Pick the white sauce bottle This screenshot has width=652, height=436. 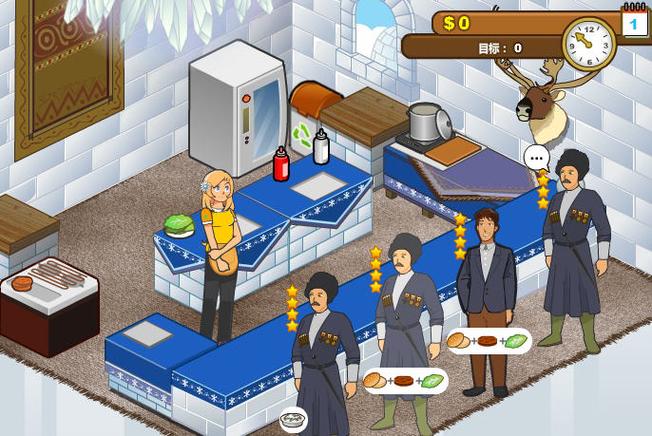pos(321,147)
